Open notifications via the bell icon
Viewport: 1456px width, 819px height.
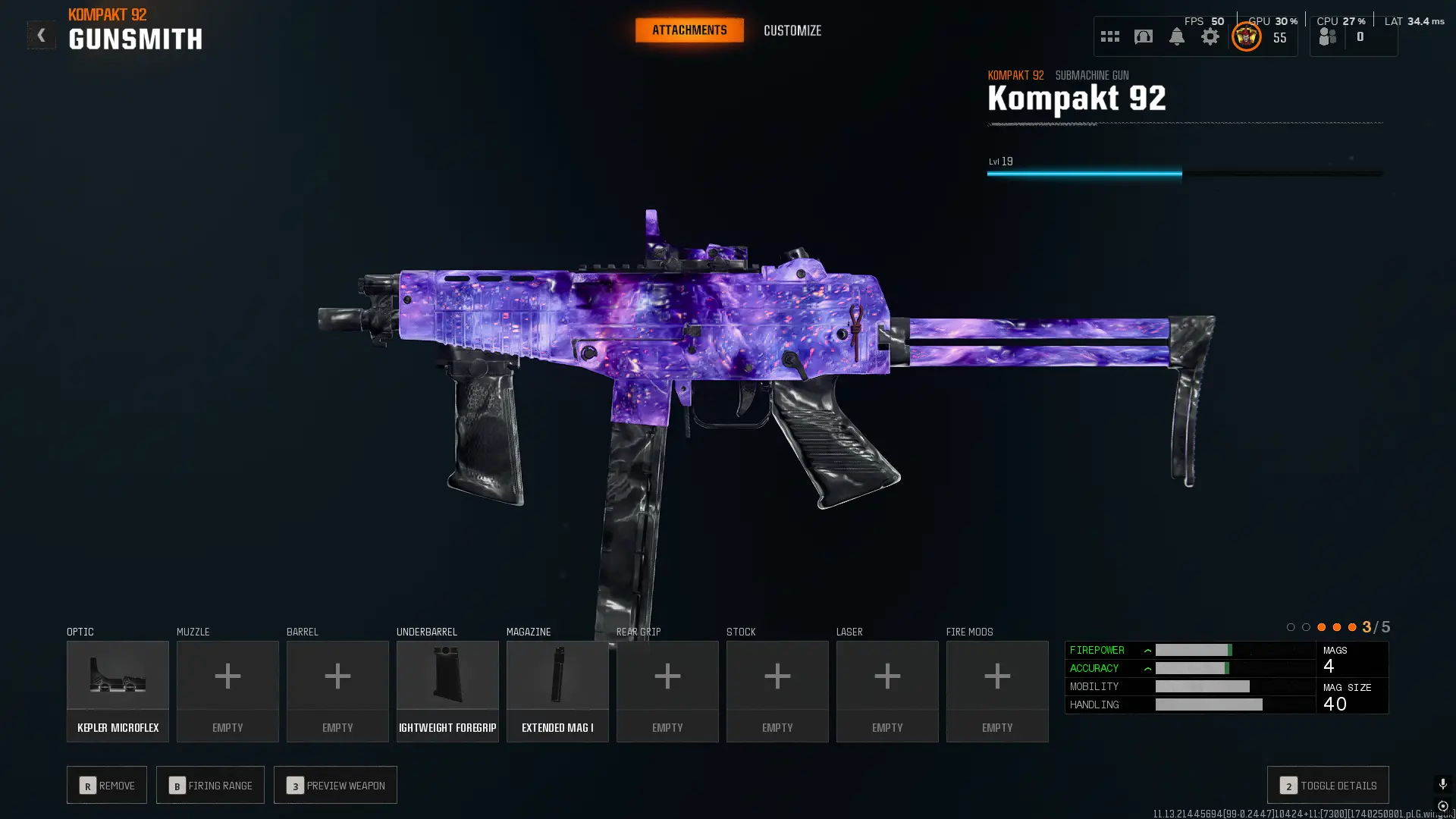(x=1177, y=36)
